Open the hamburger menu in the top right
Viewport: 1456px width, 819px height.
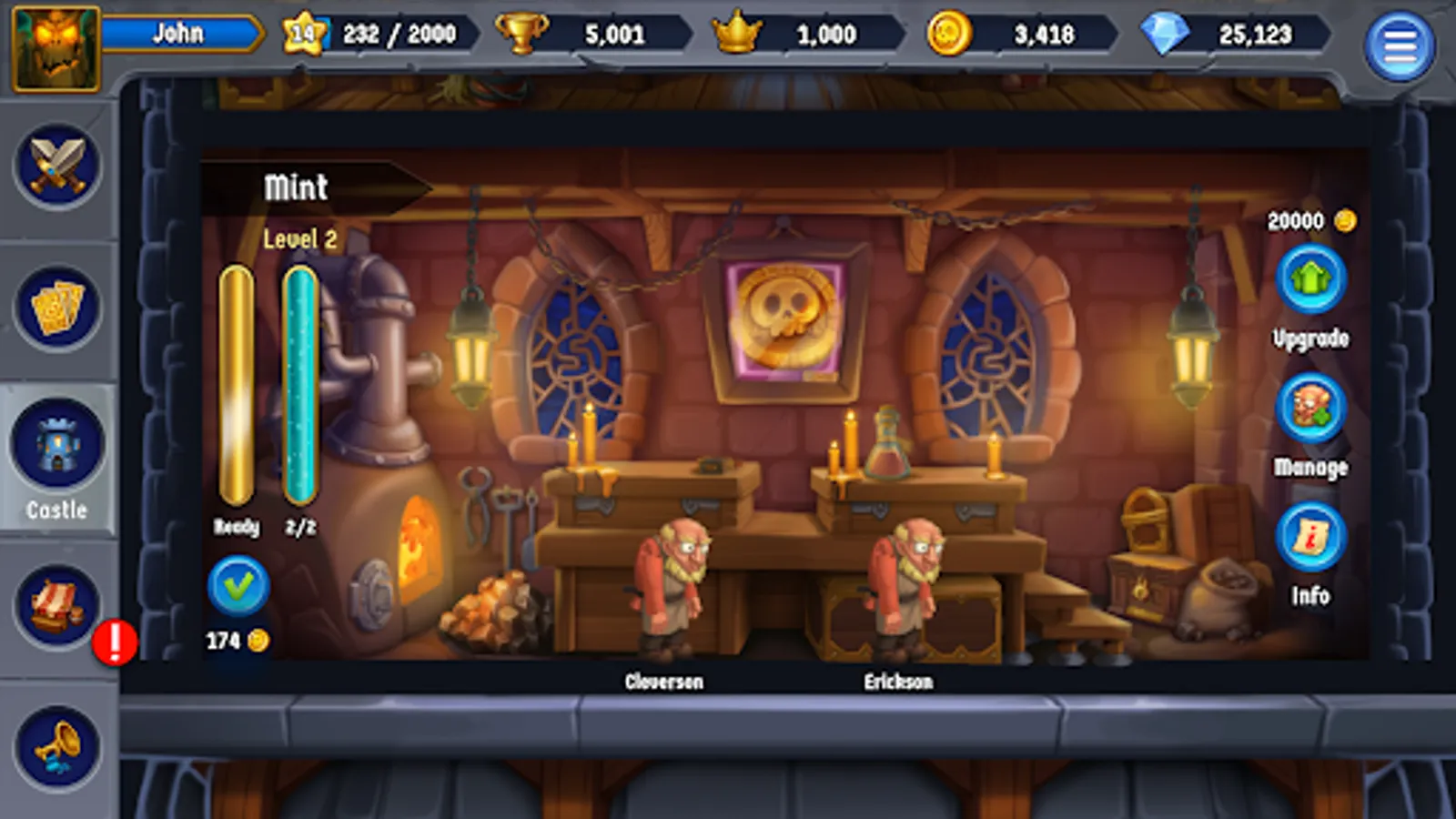click(x=1400, y=35)
